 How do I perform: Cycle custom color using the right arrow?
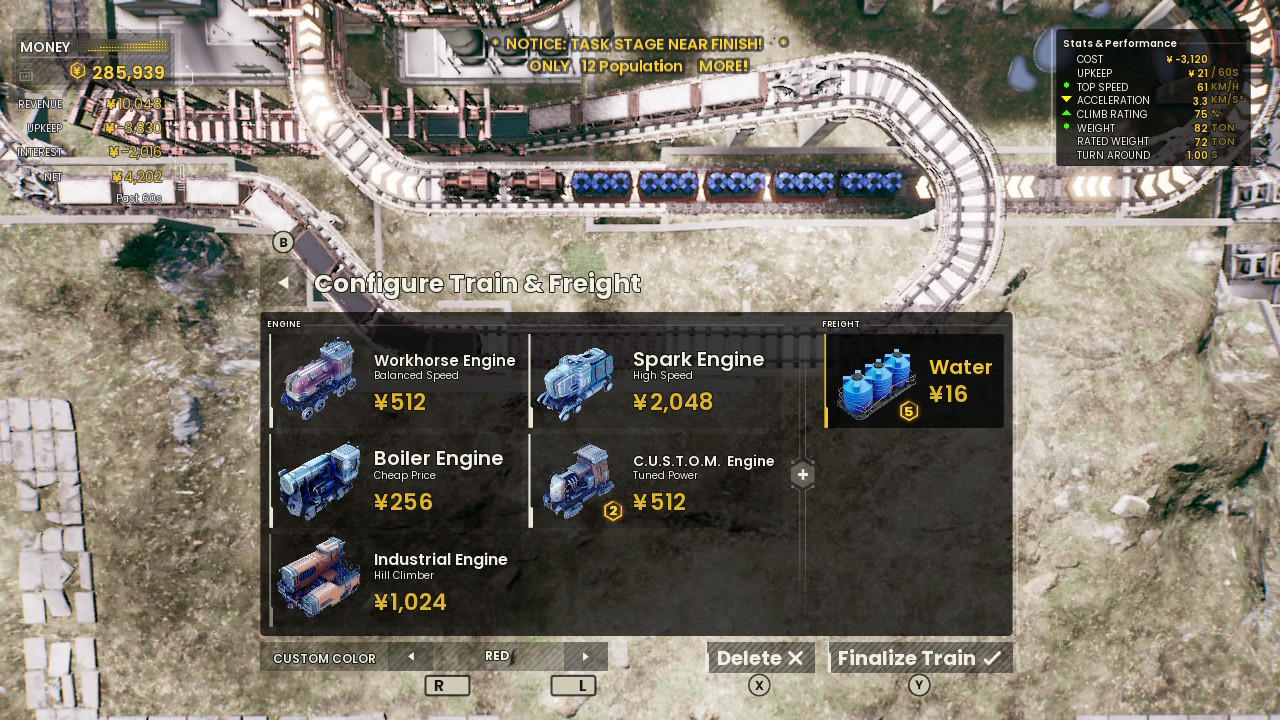[x=586, y=656]
